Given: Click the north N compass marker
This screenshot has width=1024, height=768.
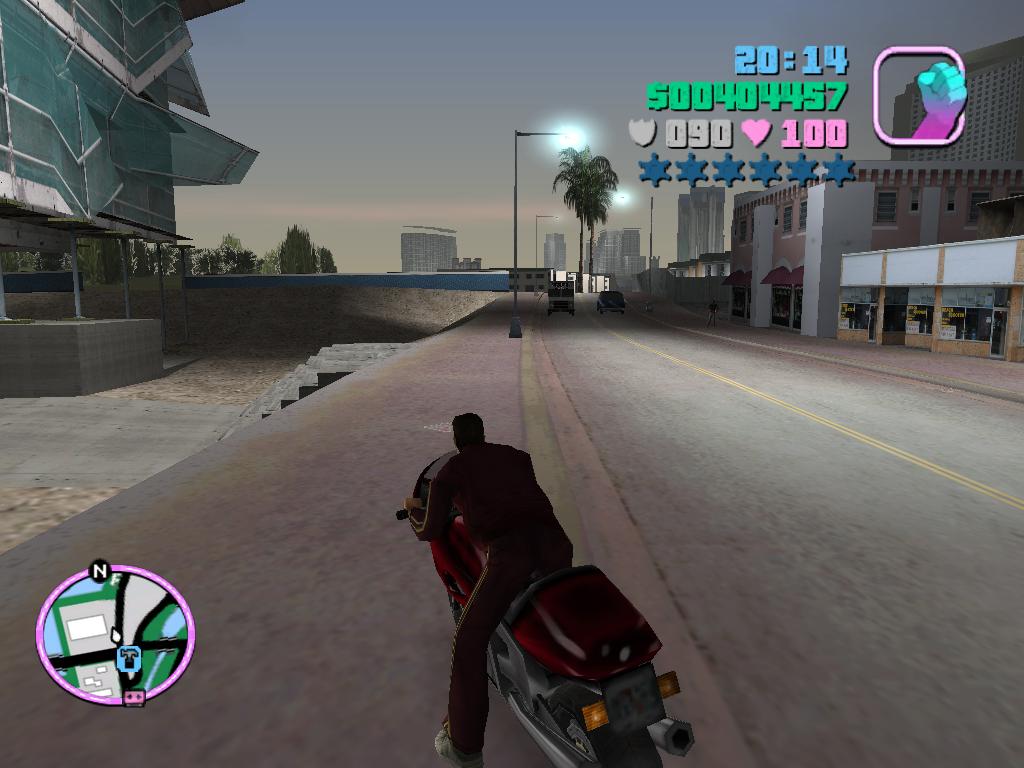Looking at the screenshot, I should coord(99,572).
